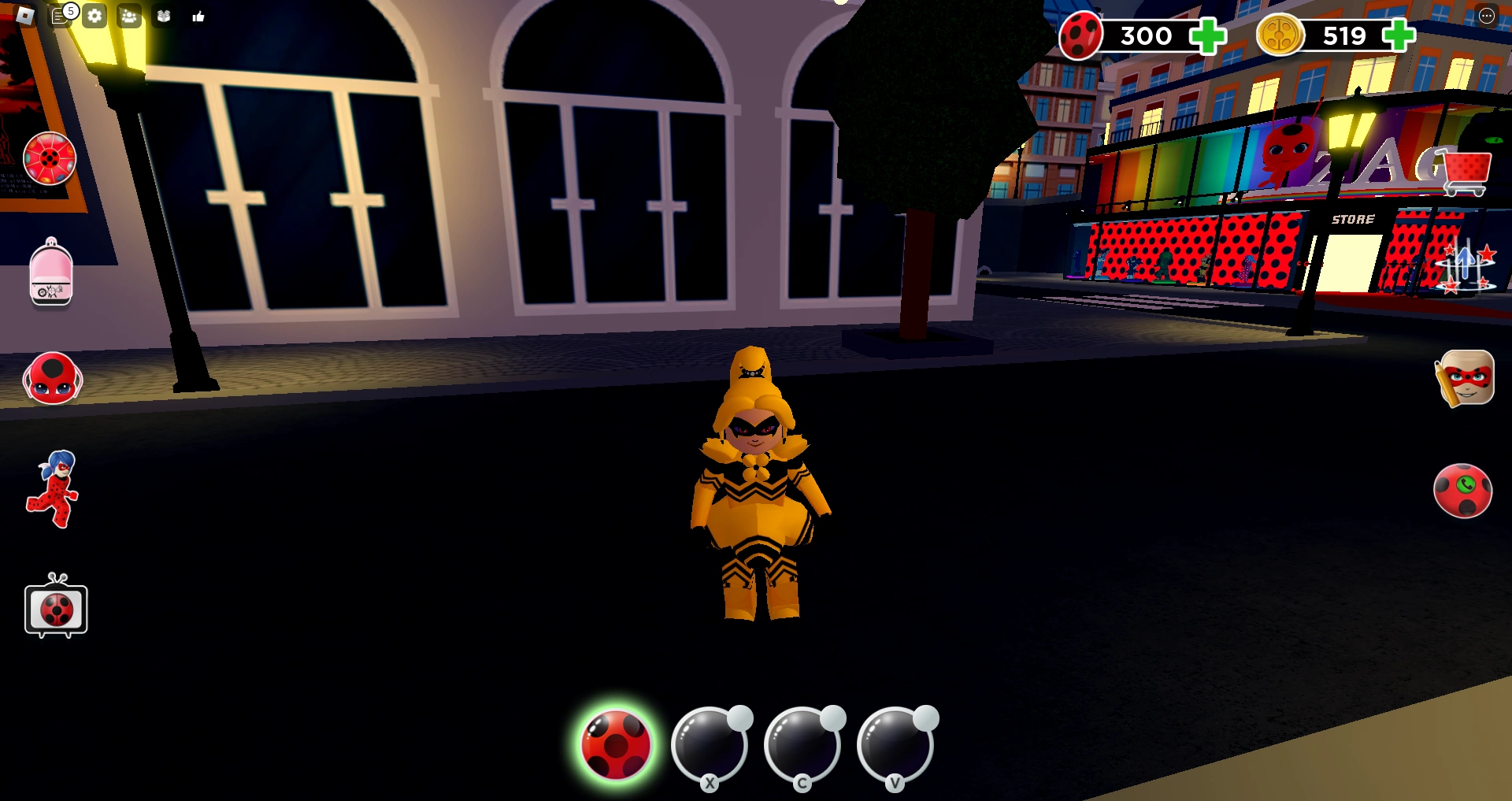Viewport: 1512px width, 801px height.
Task: Give the game a thumbs-up like
Action: coord(197,16)
